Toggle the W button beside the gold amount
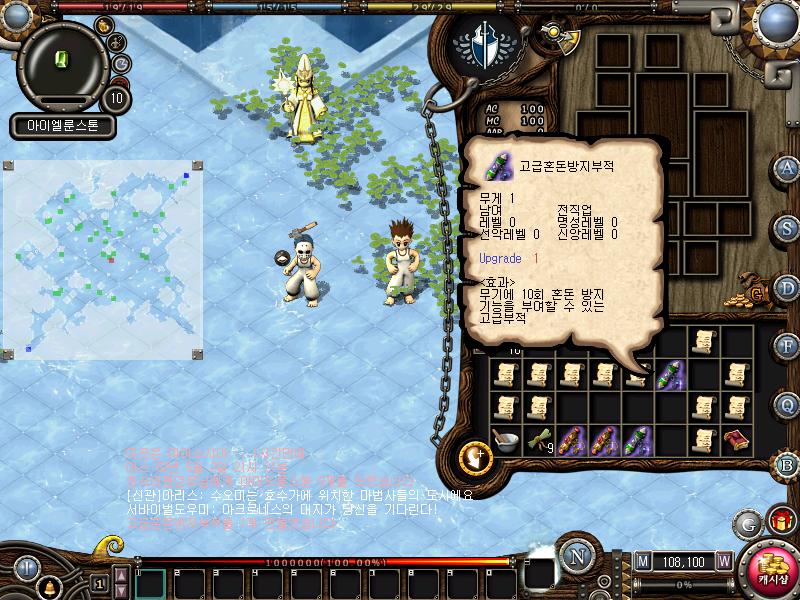Screen dimensions: 800x600 point(723,561)
